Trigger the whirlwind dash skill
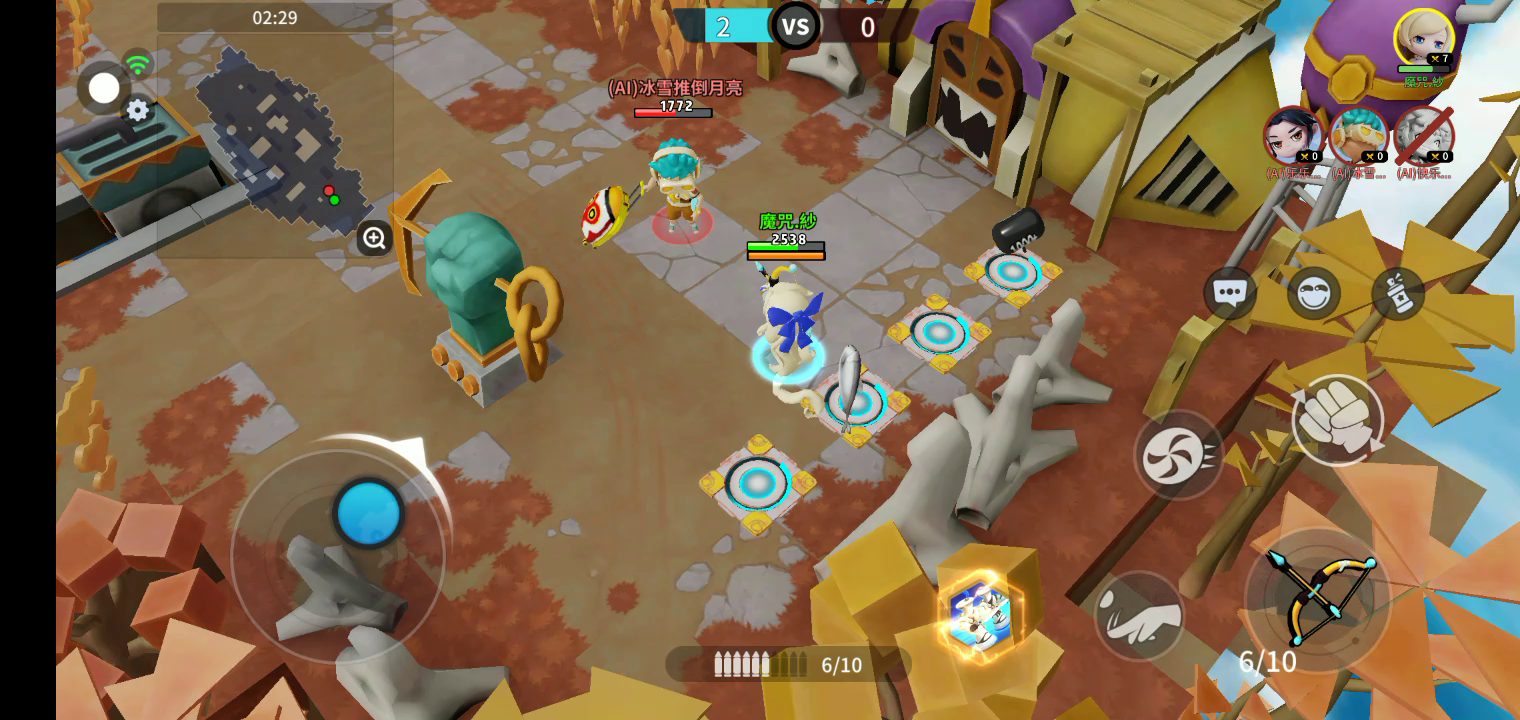 pos(1179,455)
